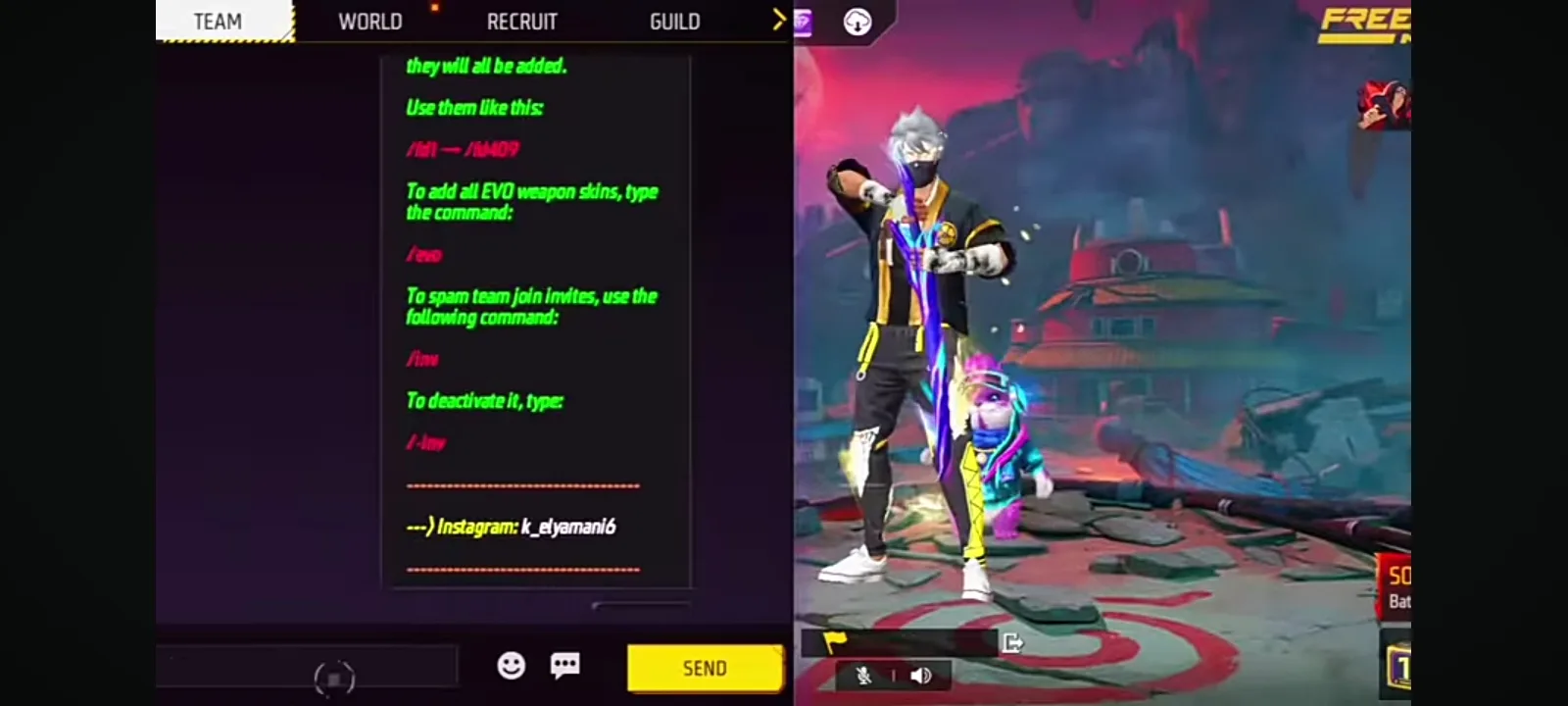Select the RECRUIT chat tab
Image resolution: width=1568 pixels, height=706 pixels.
pyautogui.click(x=521, y=22)
